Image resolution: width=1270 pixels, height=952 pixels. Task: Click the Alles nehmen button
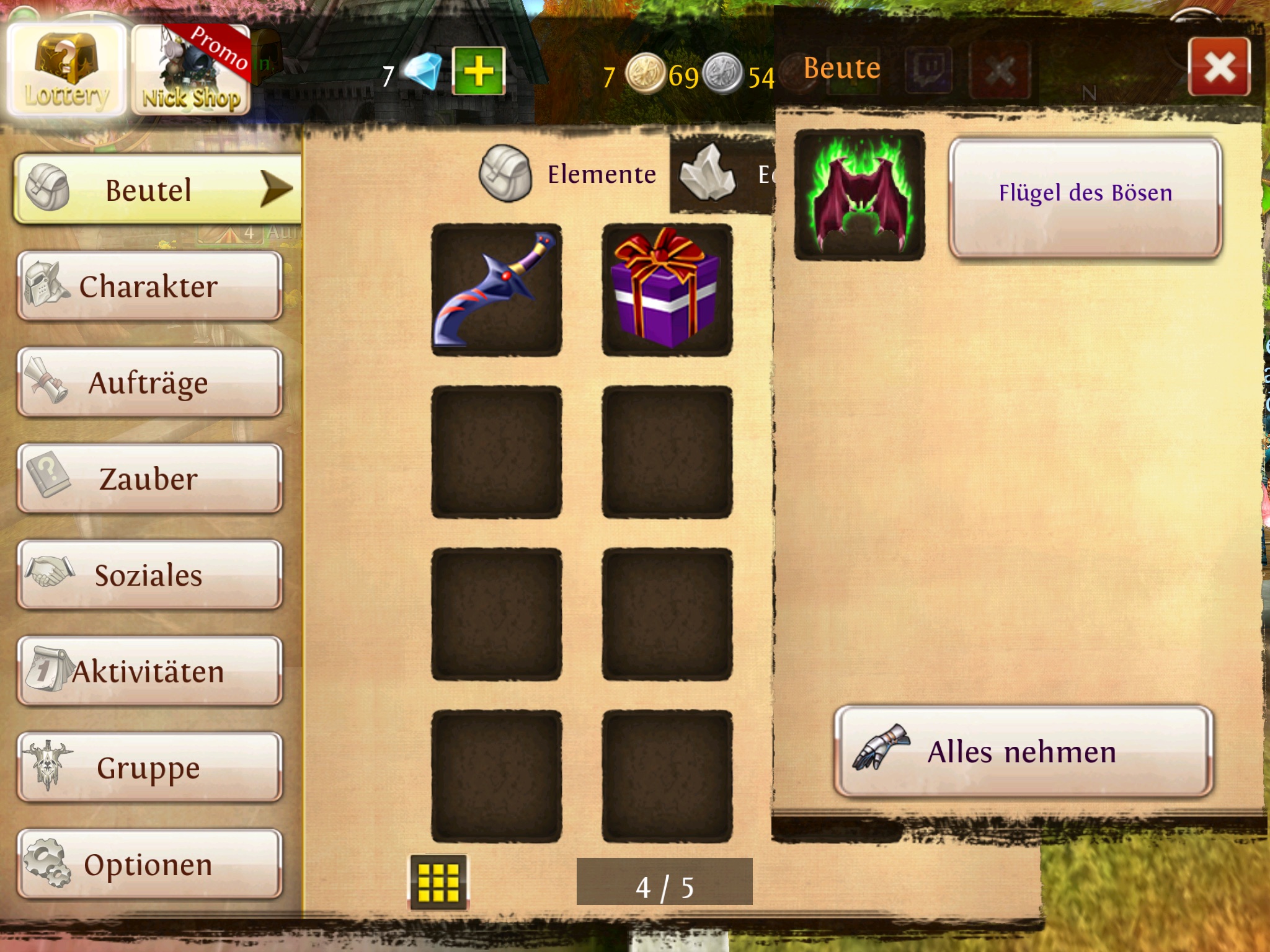pyautogui.click(x=1023, y=752)
